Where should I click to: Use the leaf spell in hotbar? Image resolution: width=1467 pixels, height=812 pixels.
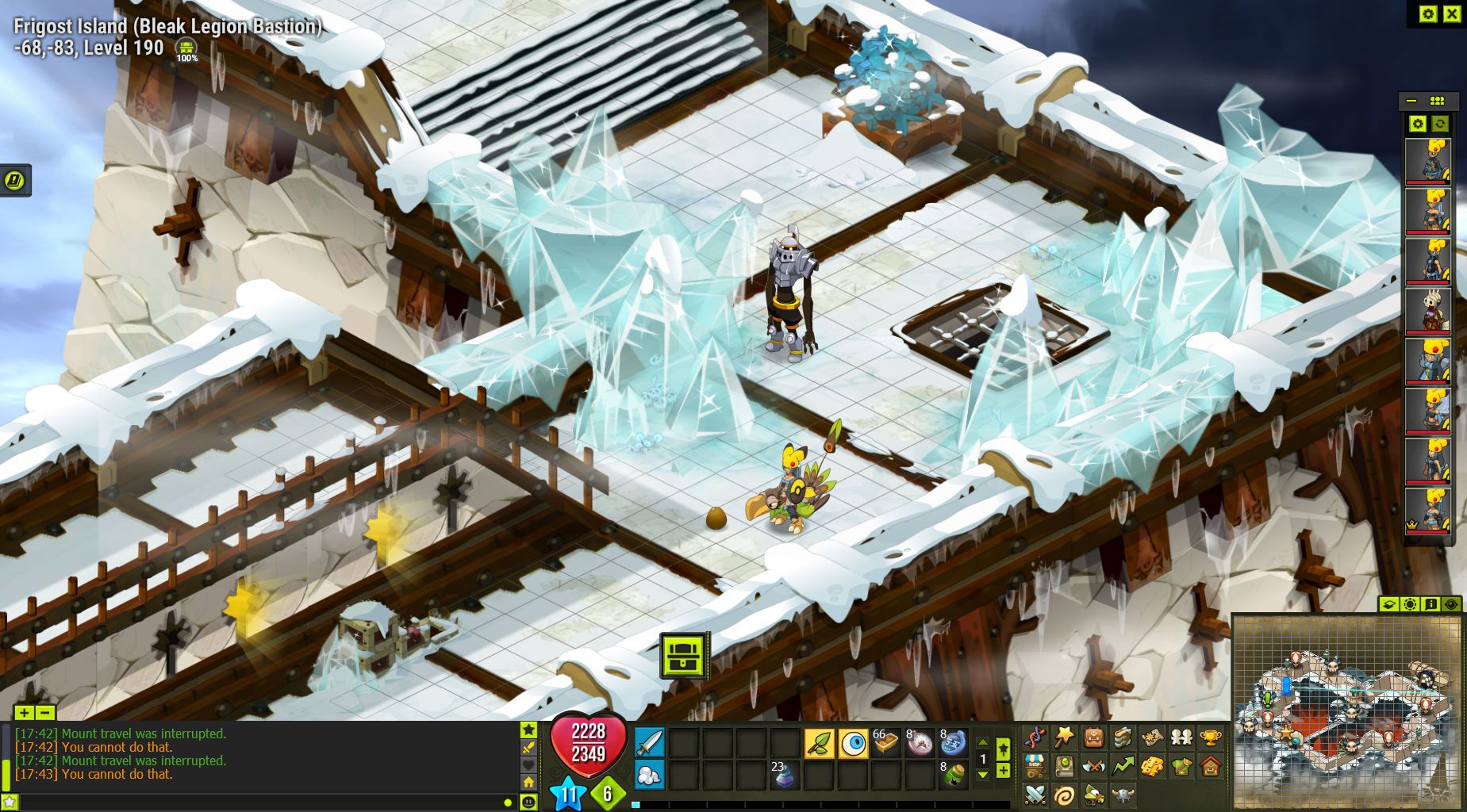[819, 744]
